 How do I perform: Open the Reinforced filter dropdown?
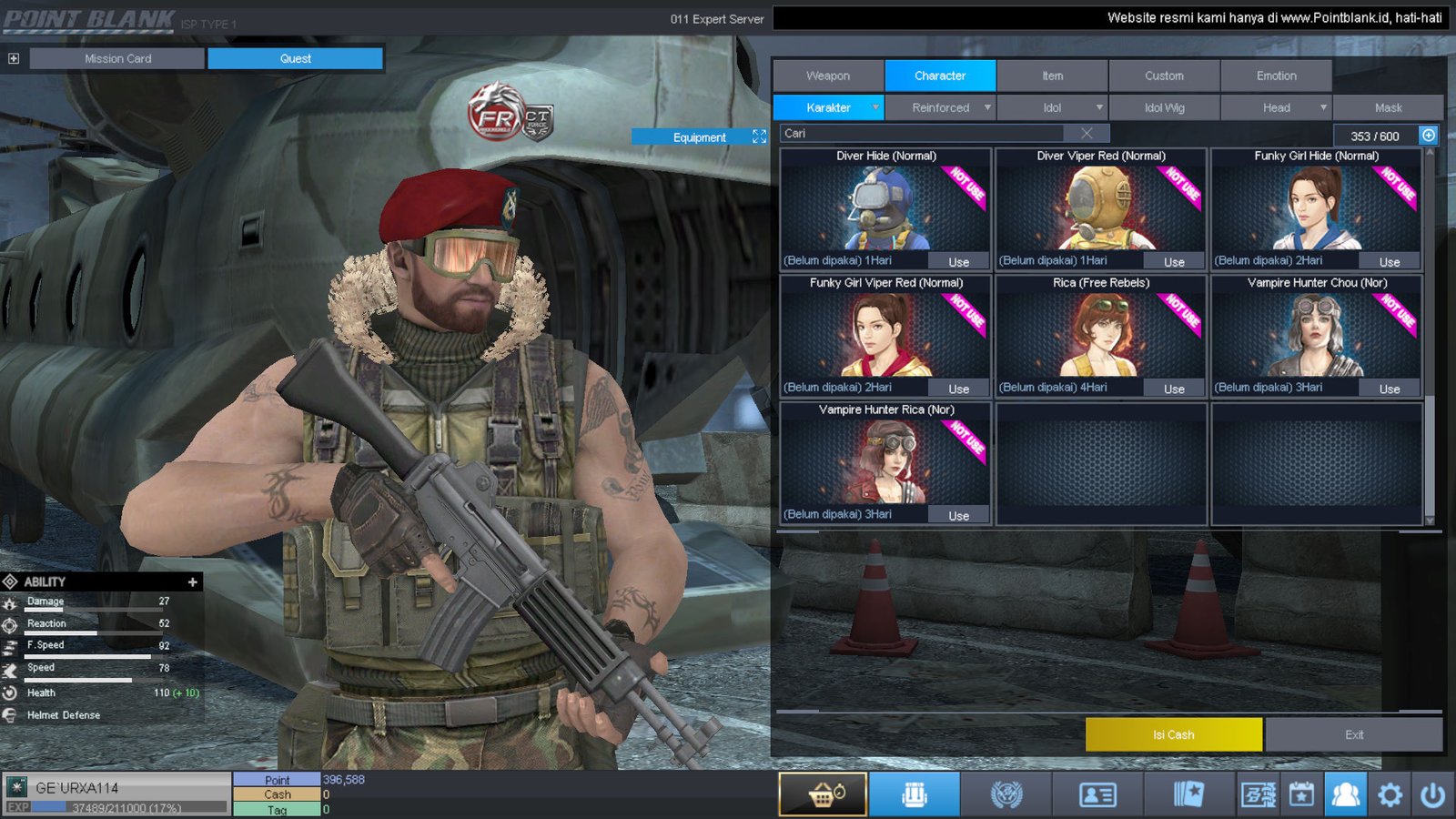point(941,107)
